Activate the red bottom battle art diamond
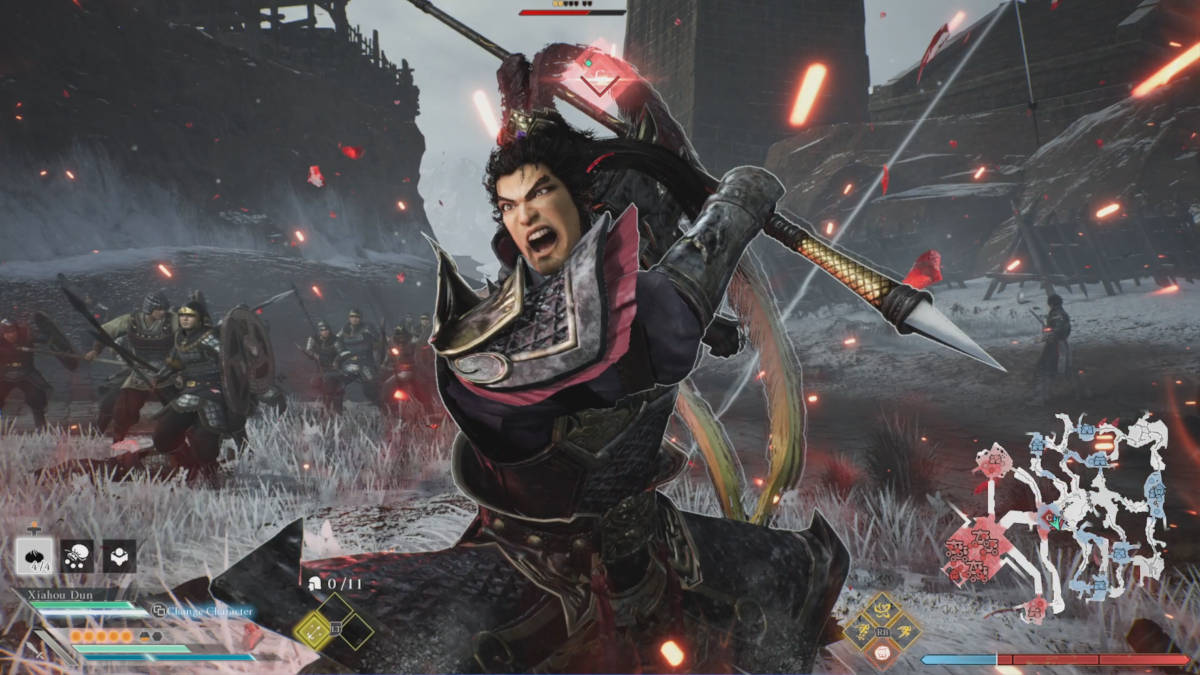This screenshot has width=1200, height=675. 883,652
